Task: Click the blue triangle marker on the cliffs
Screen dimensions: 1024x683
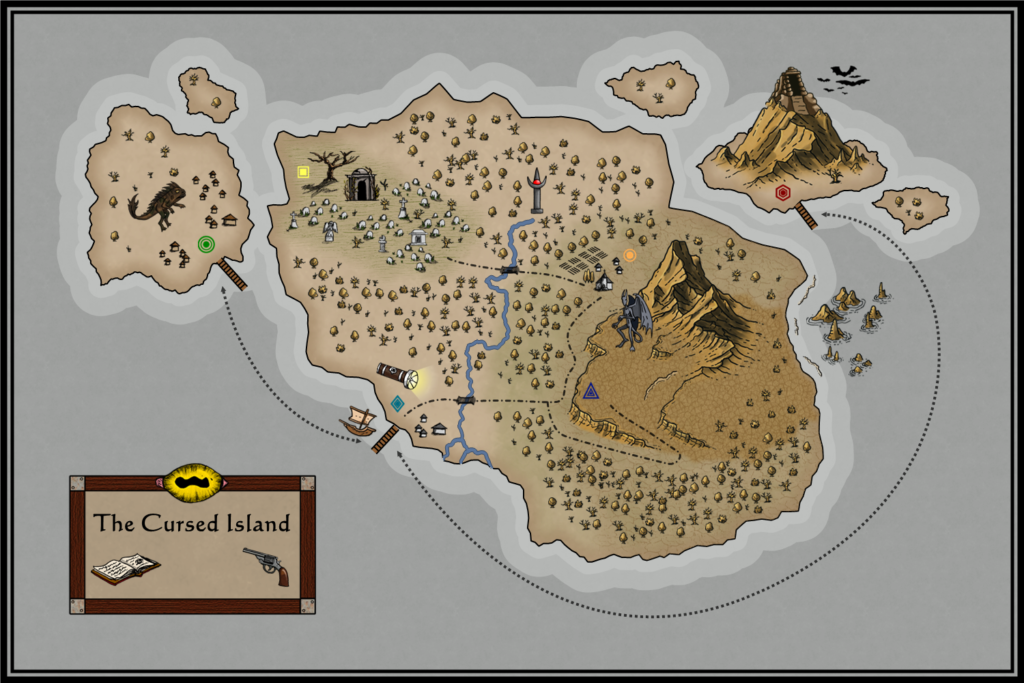Action: pyautogui.click(x=591, y=391)
